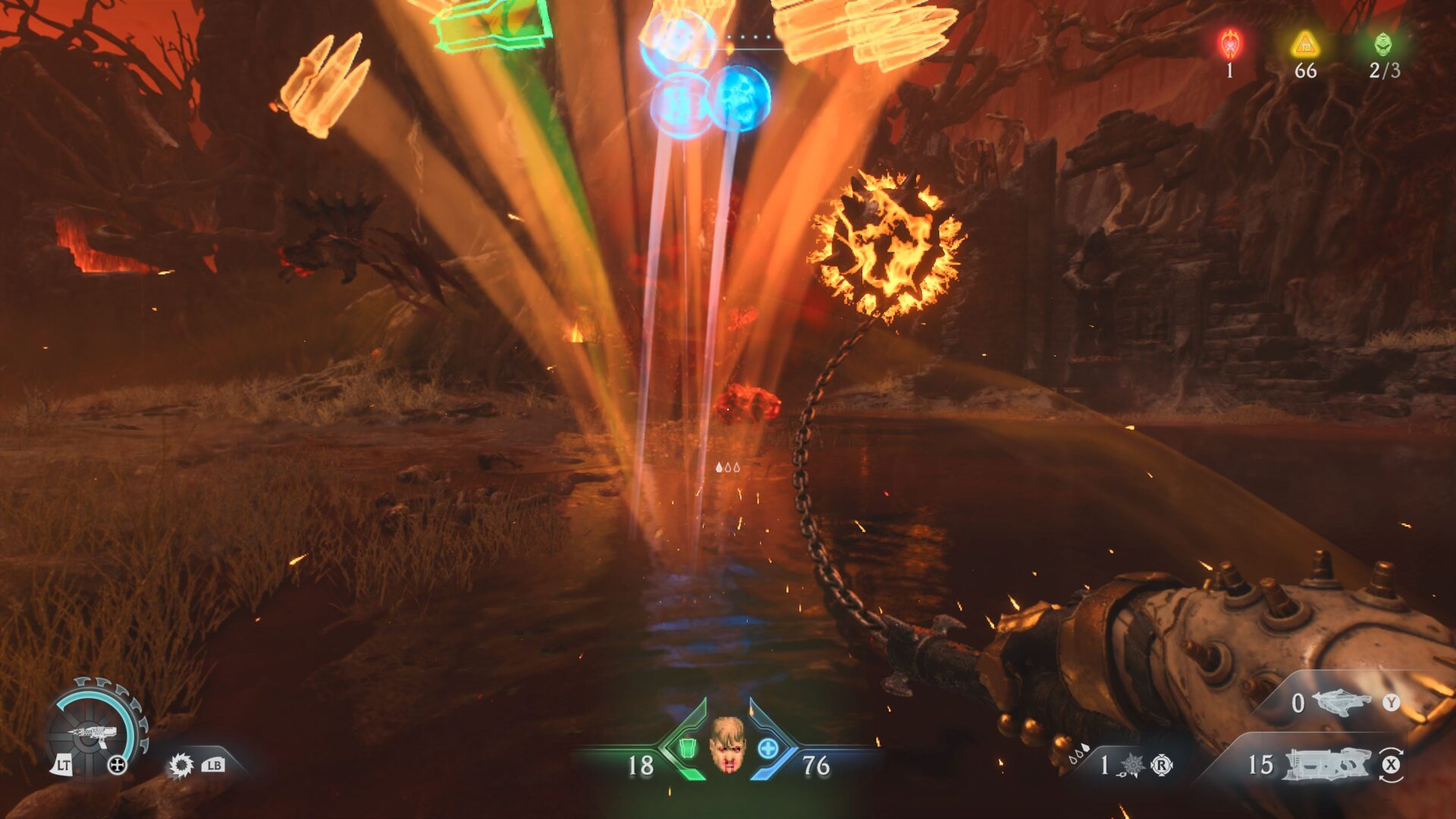Select the pistol in the weapon wheel
Image resolution: width=1456 pixels, height=819 pixels.
tap(95, 732)
